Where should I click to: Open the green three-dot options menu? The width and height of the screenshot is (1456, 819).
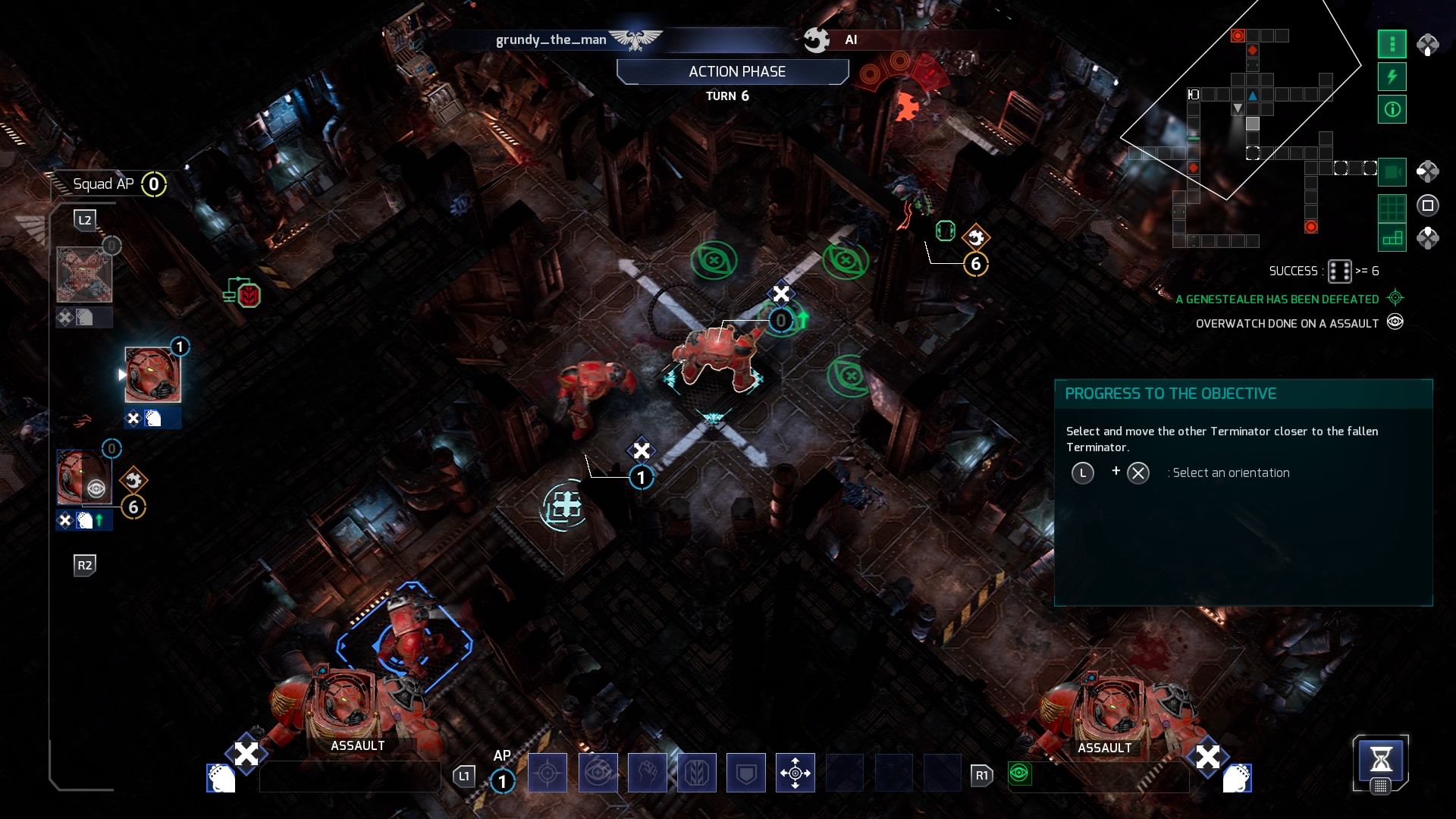1392,44
